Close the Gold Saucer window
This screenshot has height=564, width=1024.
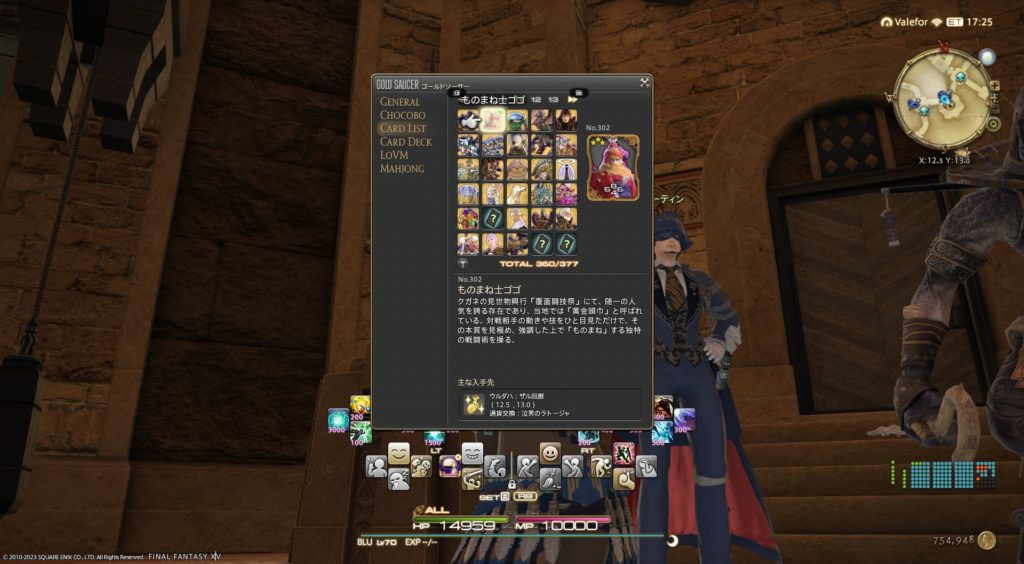click(645, 82)
